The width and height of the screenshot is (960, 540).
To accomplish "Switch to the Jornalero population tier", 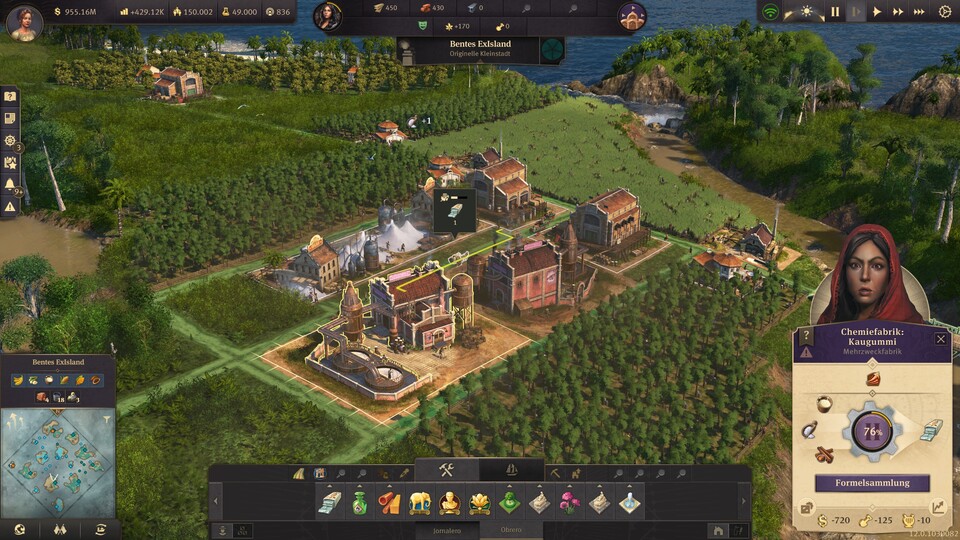I will (x=448, y=530).
